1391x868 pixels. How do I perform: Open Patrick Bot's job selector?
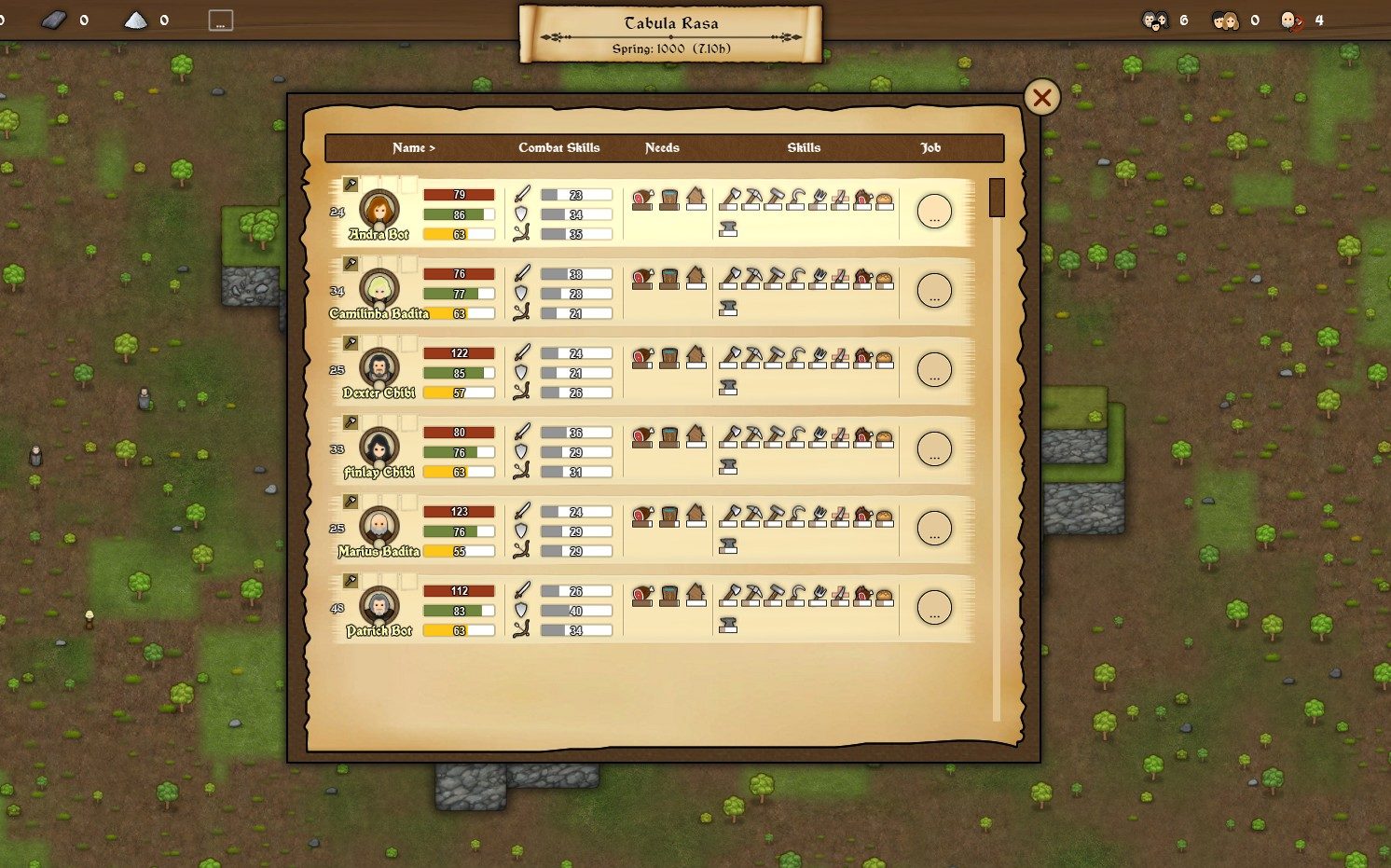click(x=934, y=608)
